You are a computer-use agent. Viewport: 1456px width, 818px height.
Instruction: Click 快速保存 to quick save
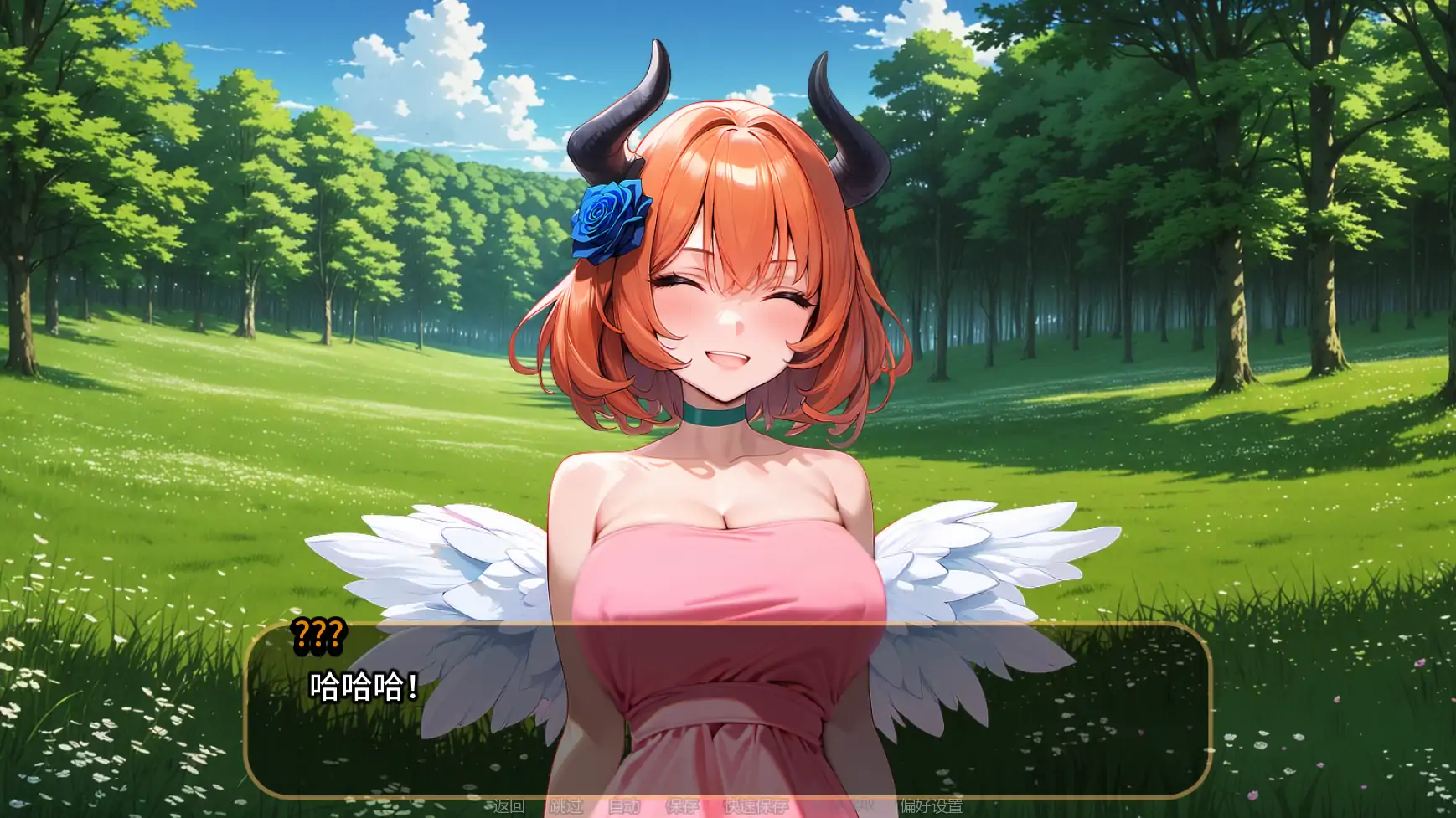pos(756,808)
